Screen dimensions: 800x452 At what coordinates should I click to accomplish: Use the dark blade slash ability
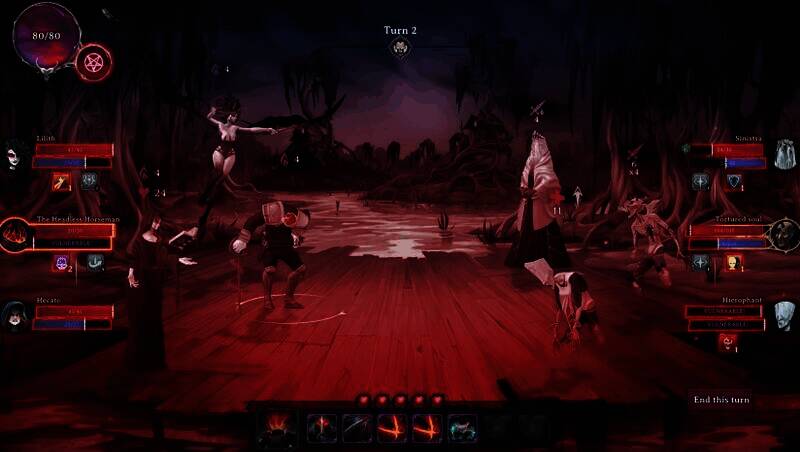click(358, 428)
